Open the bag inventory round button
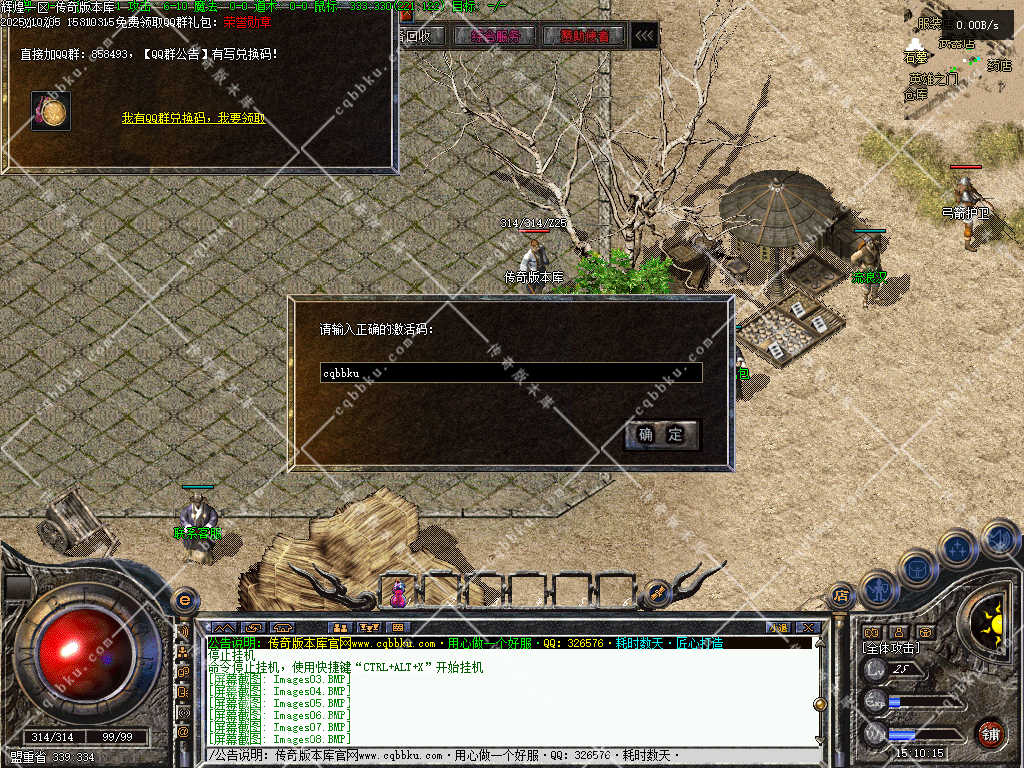 coord(917,567)
